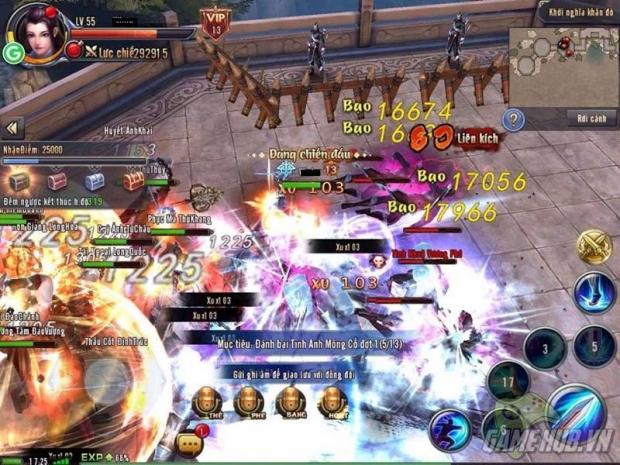620x465 pixels.
Task: Select the red reward chest
Action: tap(57, 181)
